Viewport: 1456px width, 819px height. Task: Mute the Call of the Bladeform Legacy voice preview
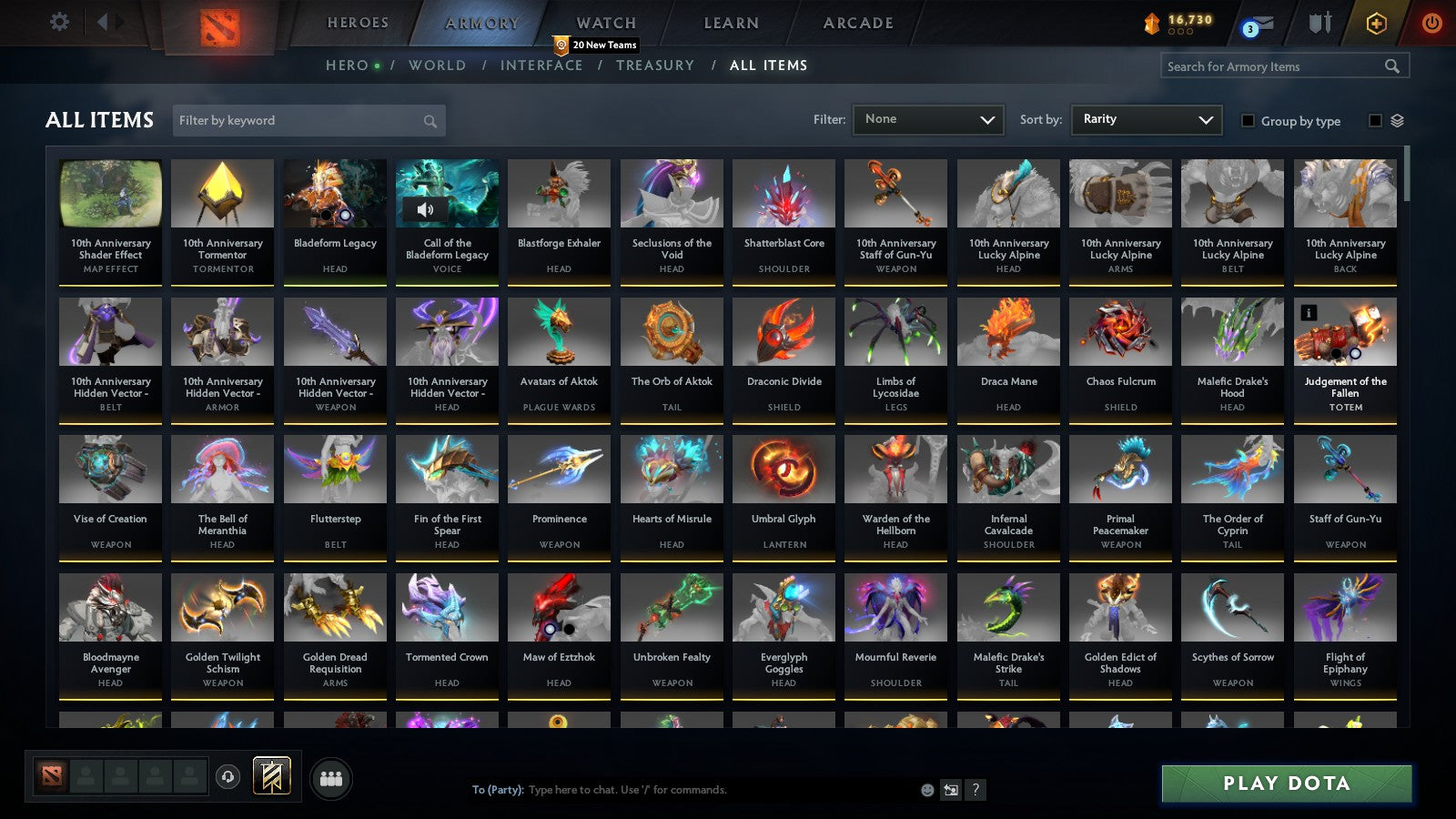click(425, 208)
